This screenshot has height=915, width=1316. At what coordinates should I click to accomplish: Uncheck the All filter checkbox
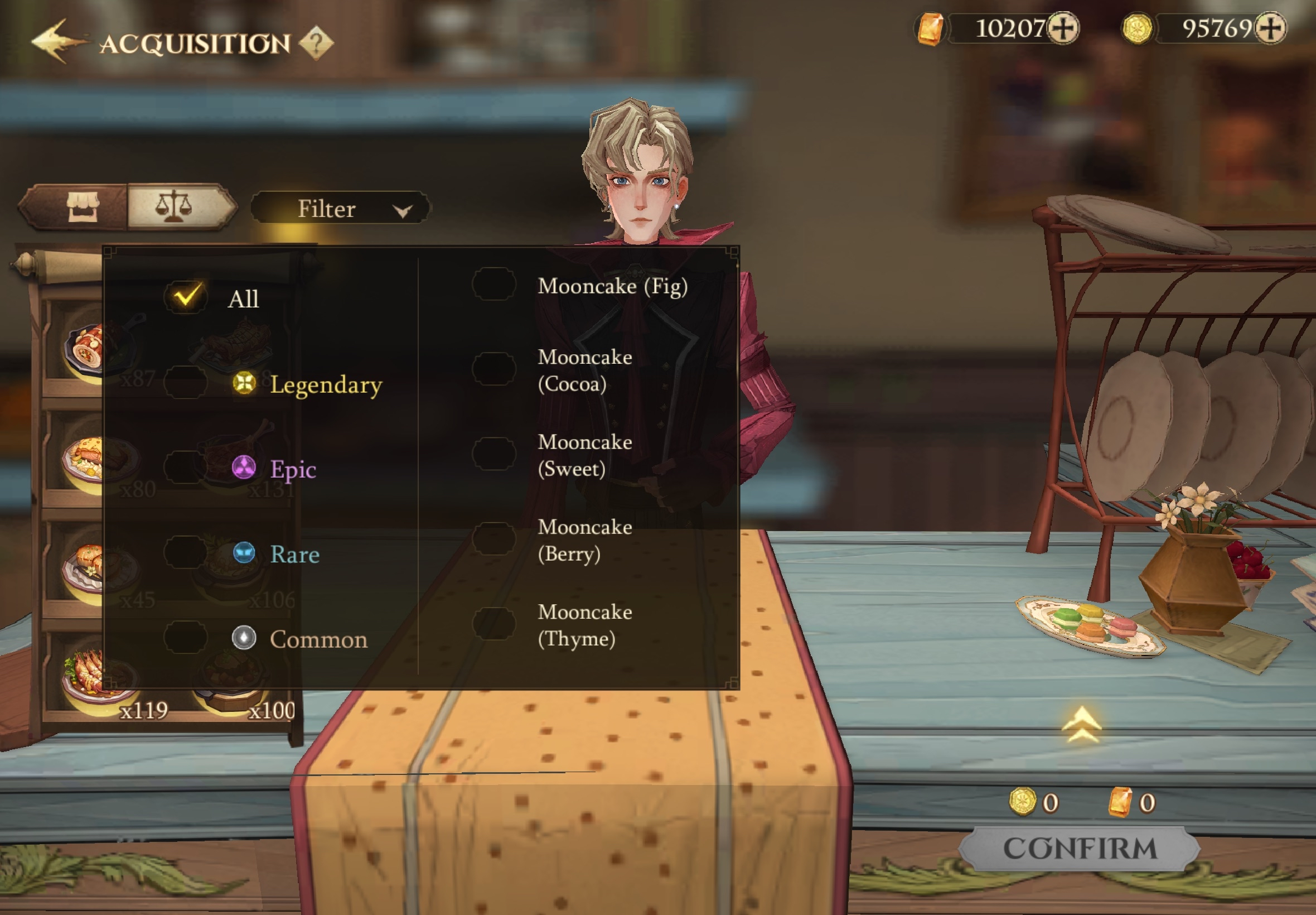coord(186,297)
